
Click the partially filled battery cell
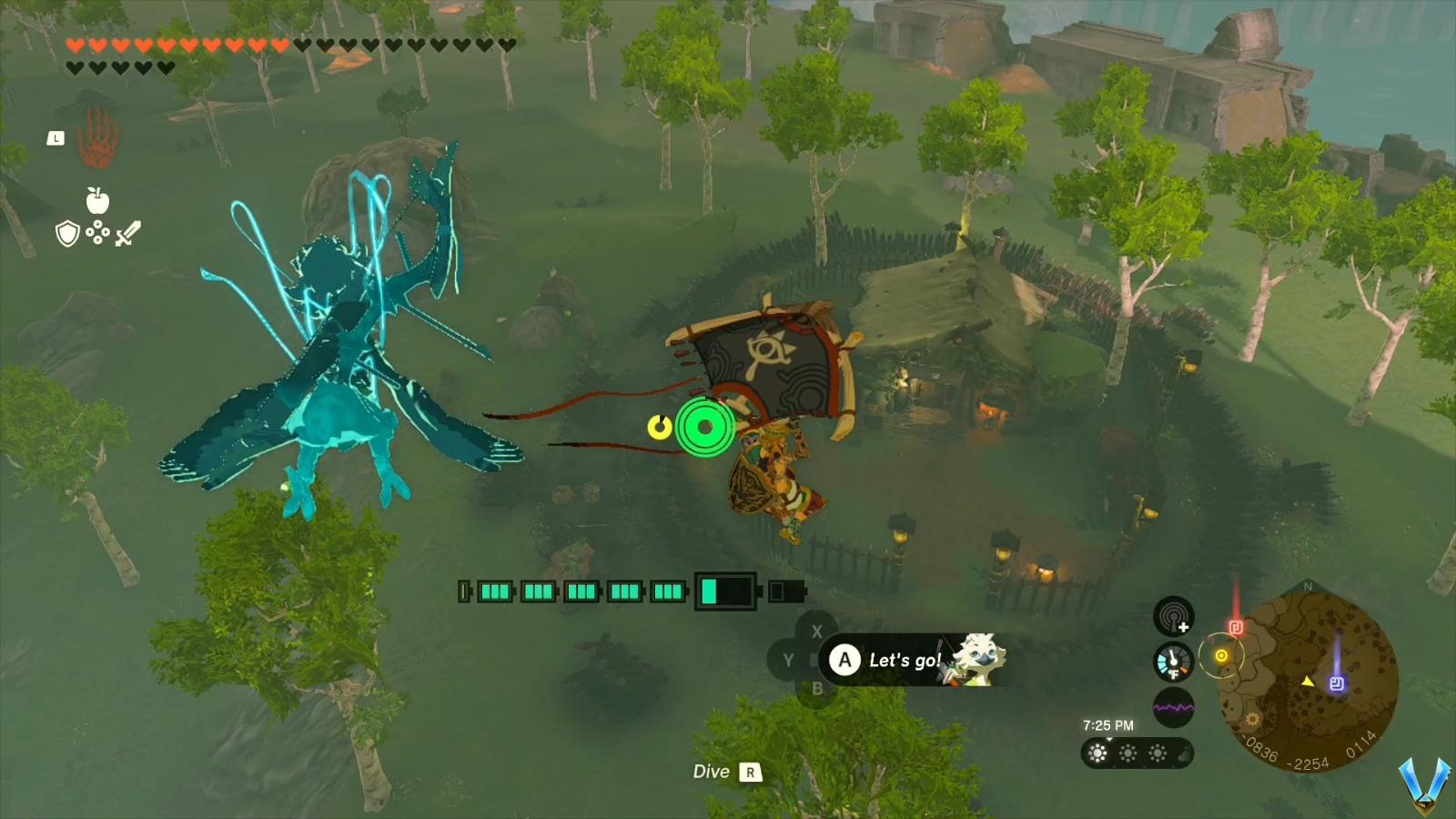click(726, 591)
